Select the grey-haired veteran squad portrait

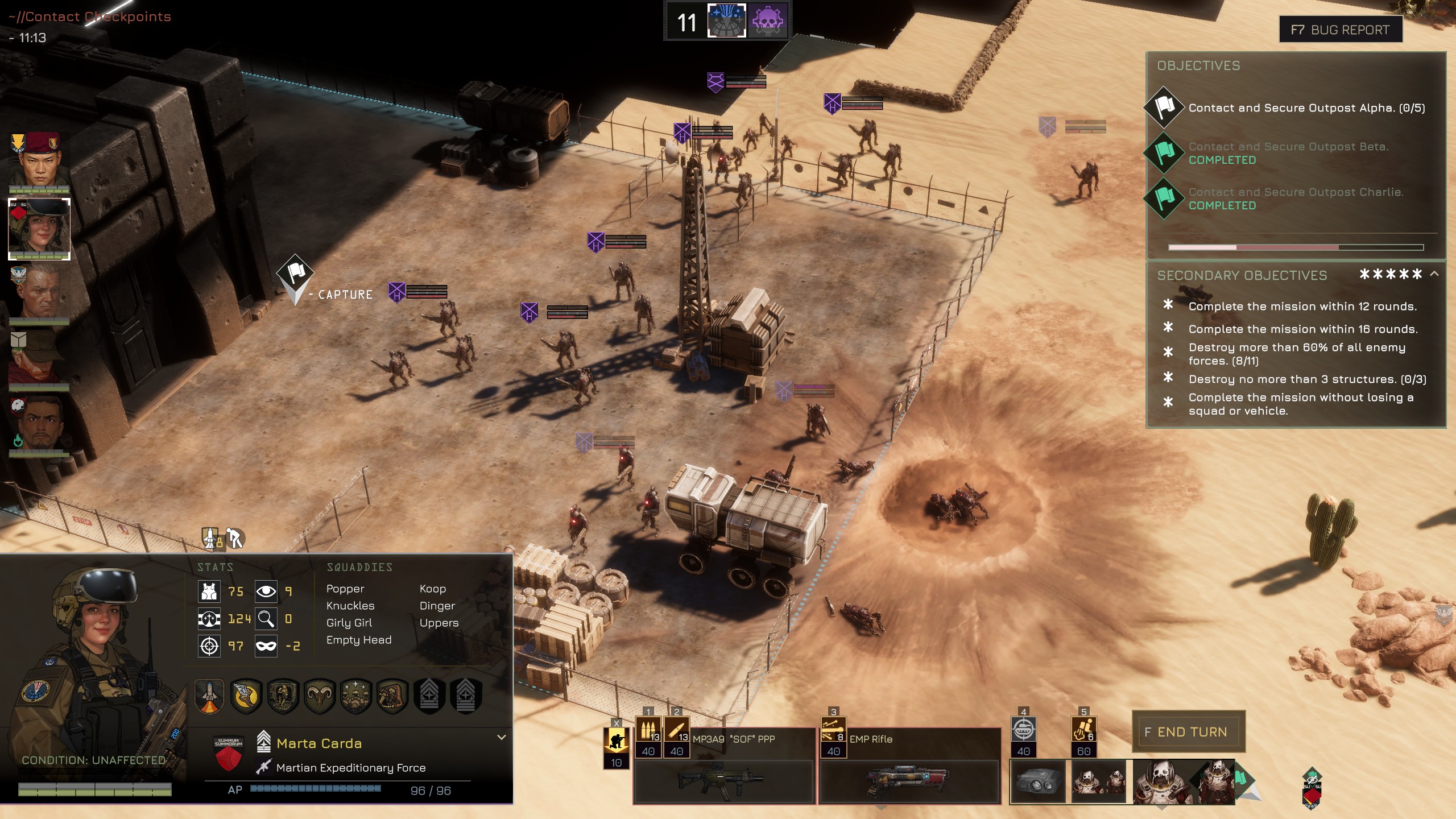click(39, 293)
